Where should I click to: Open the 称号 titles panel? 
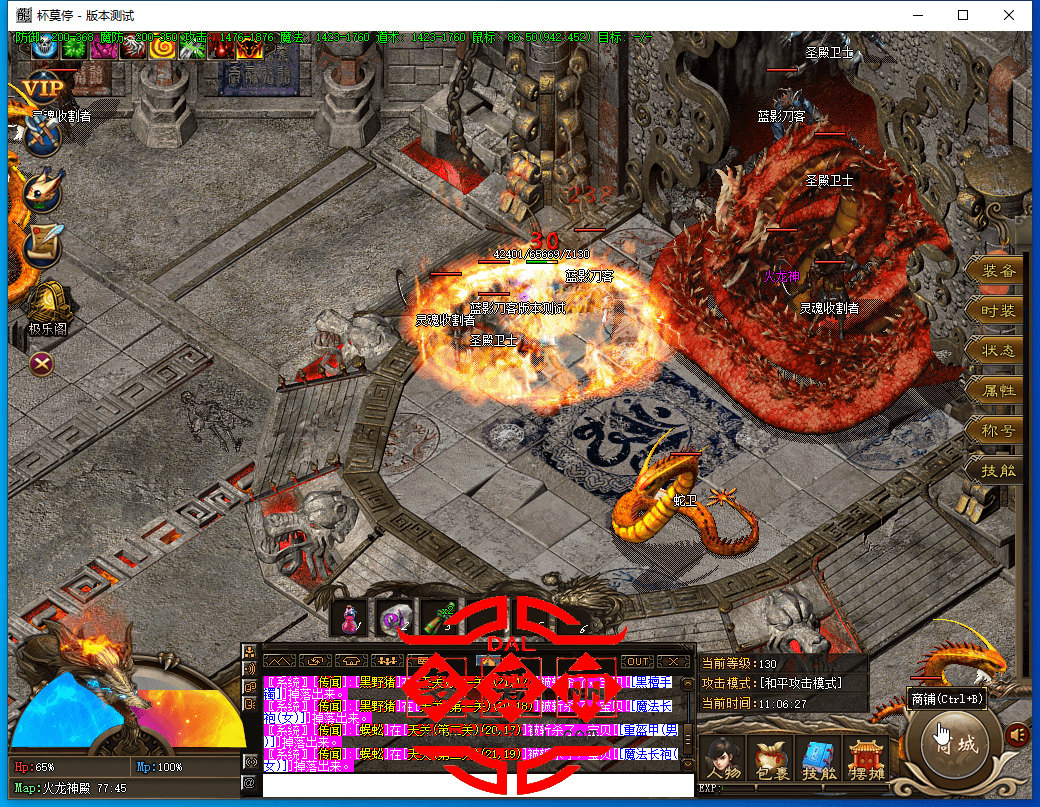click(x=997, y=431)
